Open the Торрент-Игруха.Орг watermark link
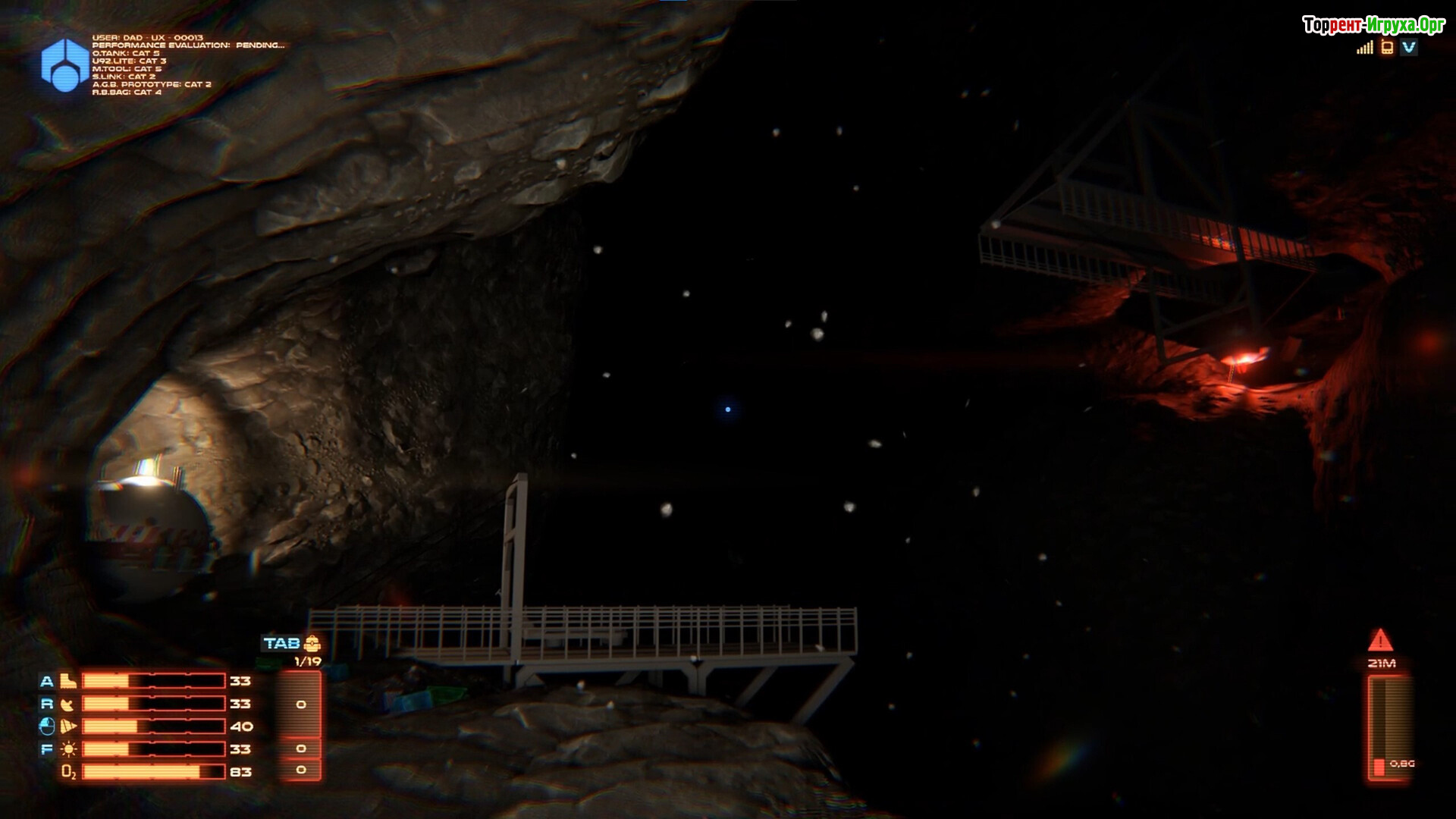Image resolution: width=1456 pixels, height=819 pixels. coord(1373,25)
